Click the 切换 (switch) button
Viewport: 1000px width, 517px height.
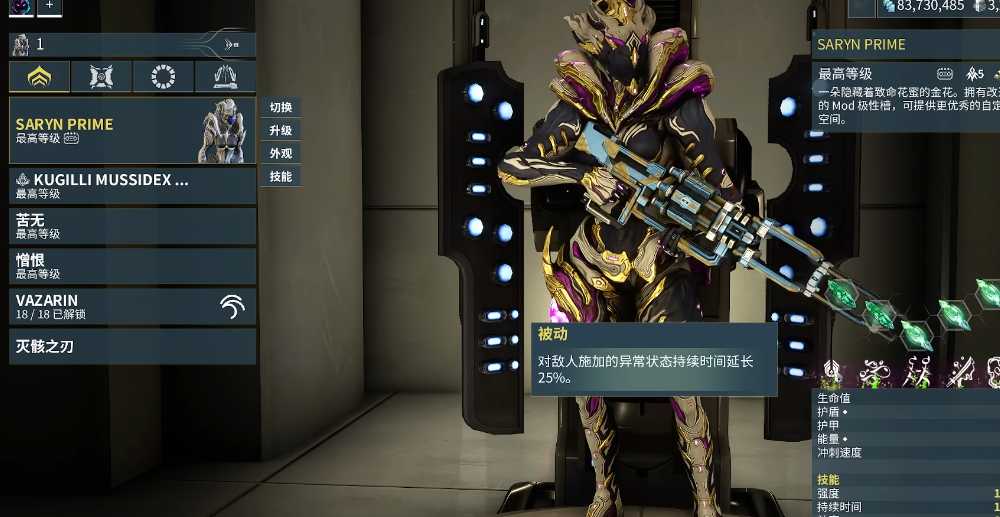[x=280, y=108]
